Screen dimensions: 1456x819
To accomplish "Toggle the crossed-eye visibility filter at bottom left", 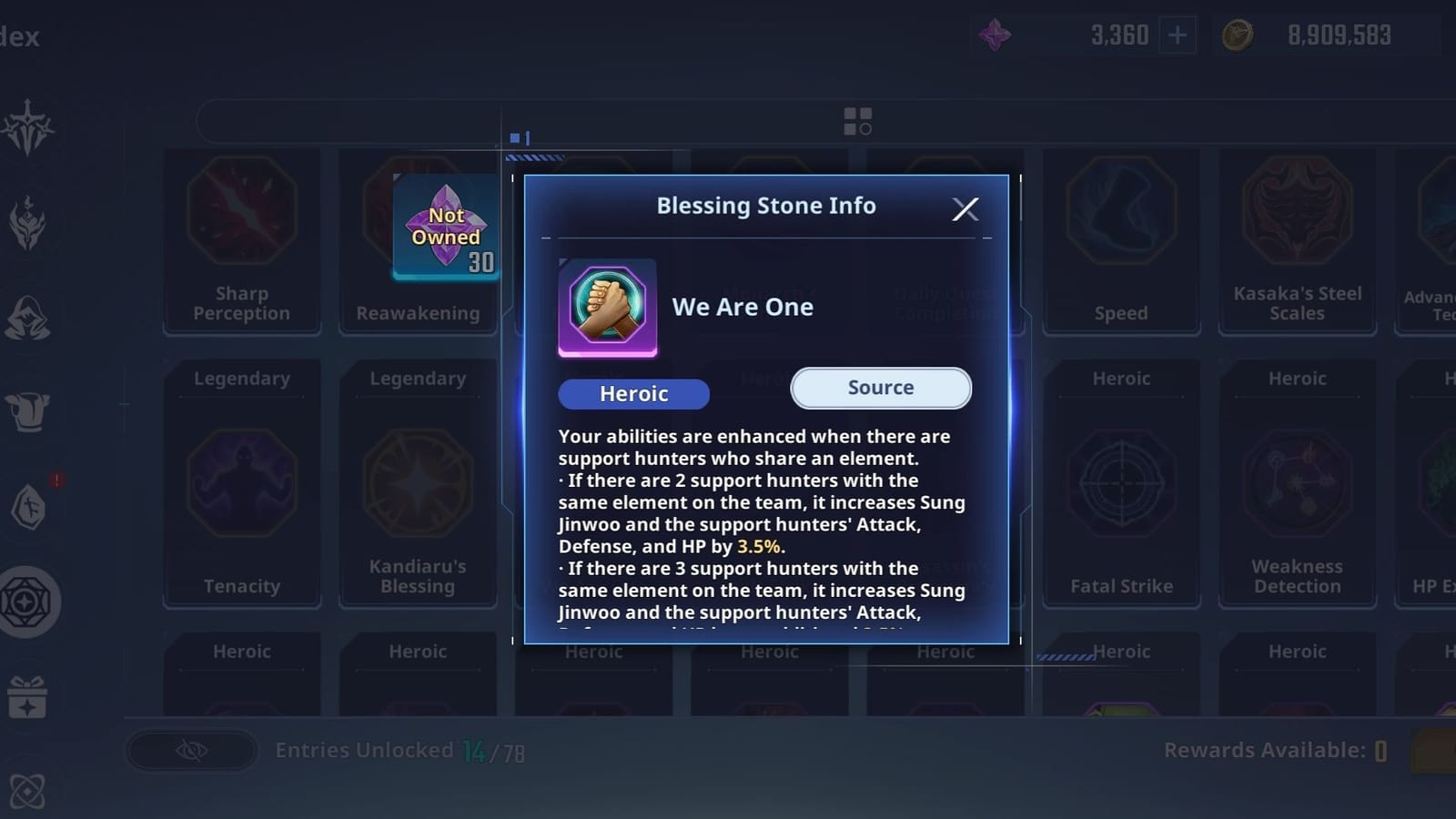I will point(189,751).
